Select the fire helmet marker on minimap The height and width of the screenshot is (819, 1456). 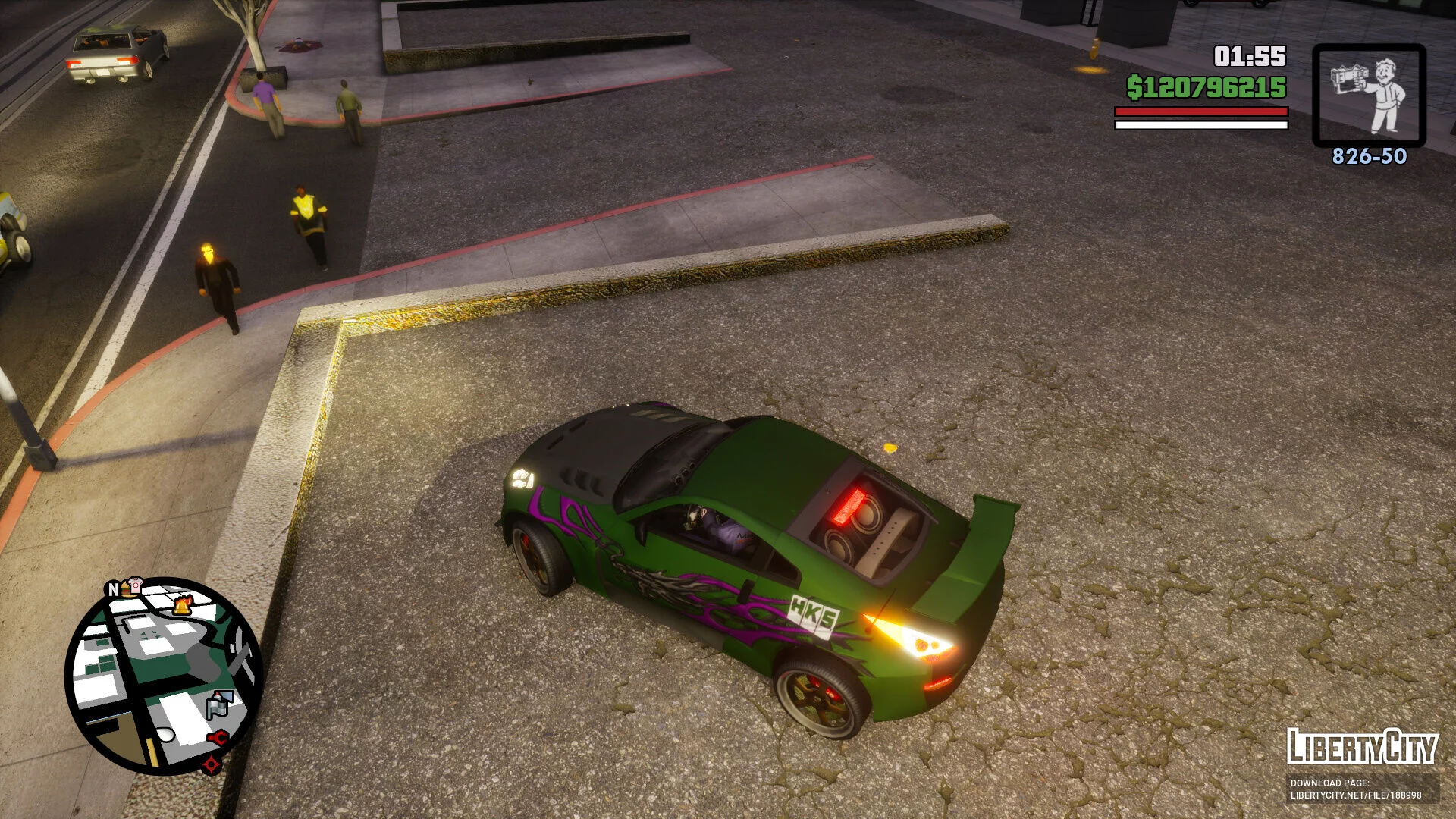182,605
